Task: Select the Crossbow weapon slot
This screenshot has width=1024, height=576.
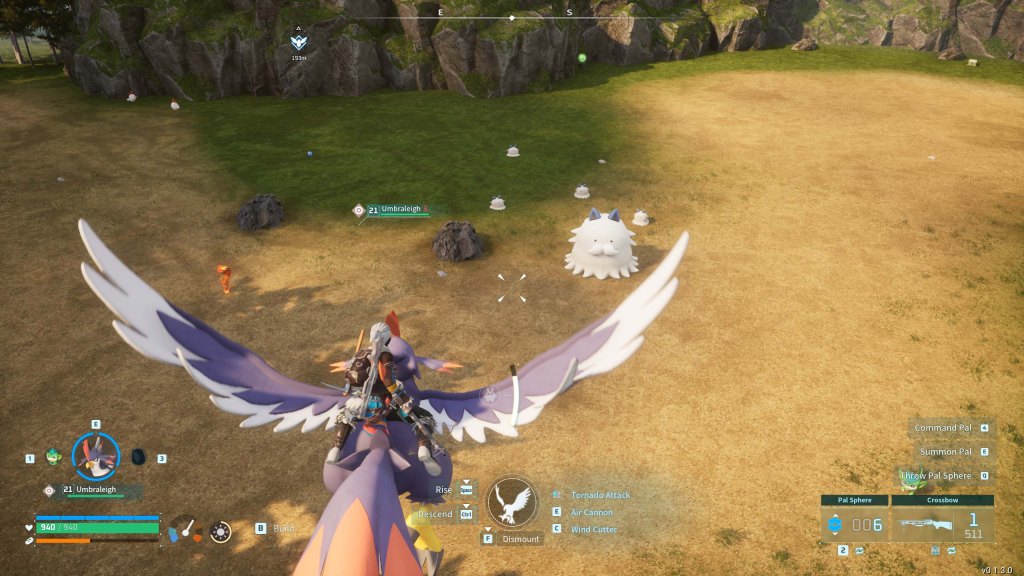Action: pyautogui.click(x=943, y=524)
